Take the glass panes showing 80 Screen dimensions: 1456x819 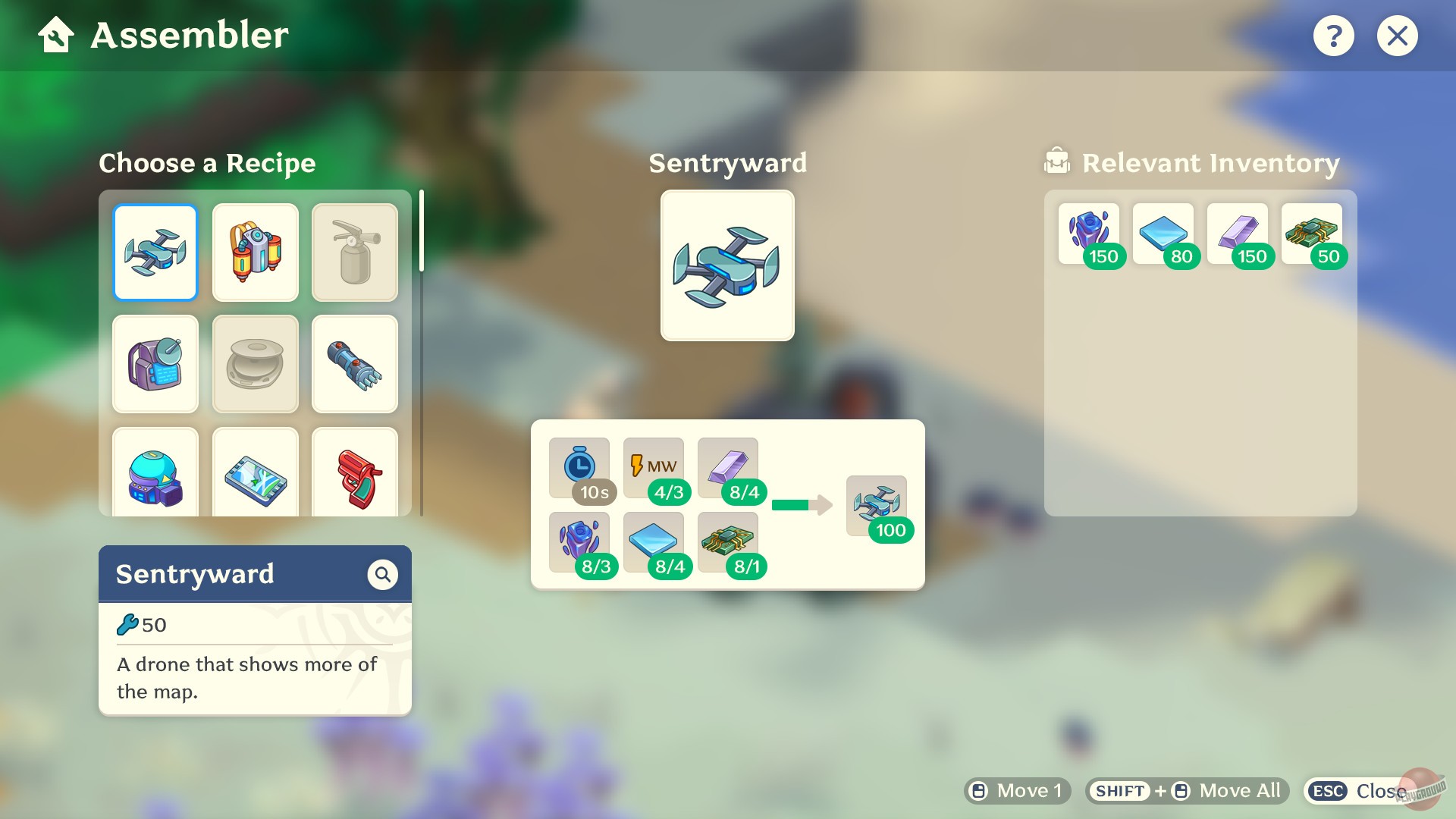coord(1163,231)
